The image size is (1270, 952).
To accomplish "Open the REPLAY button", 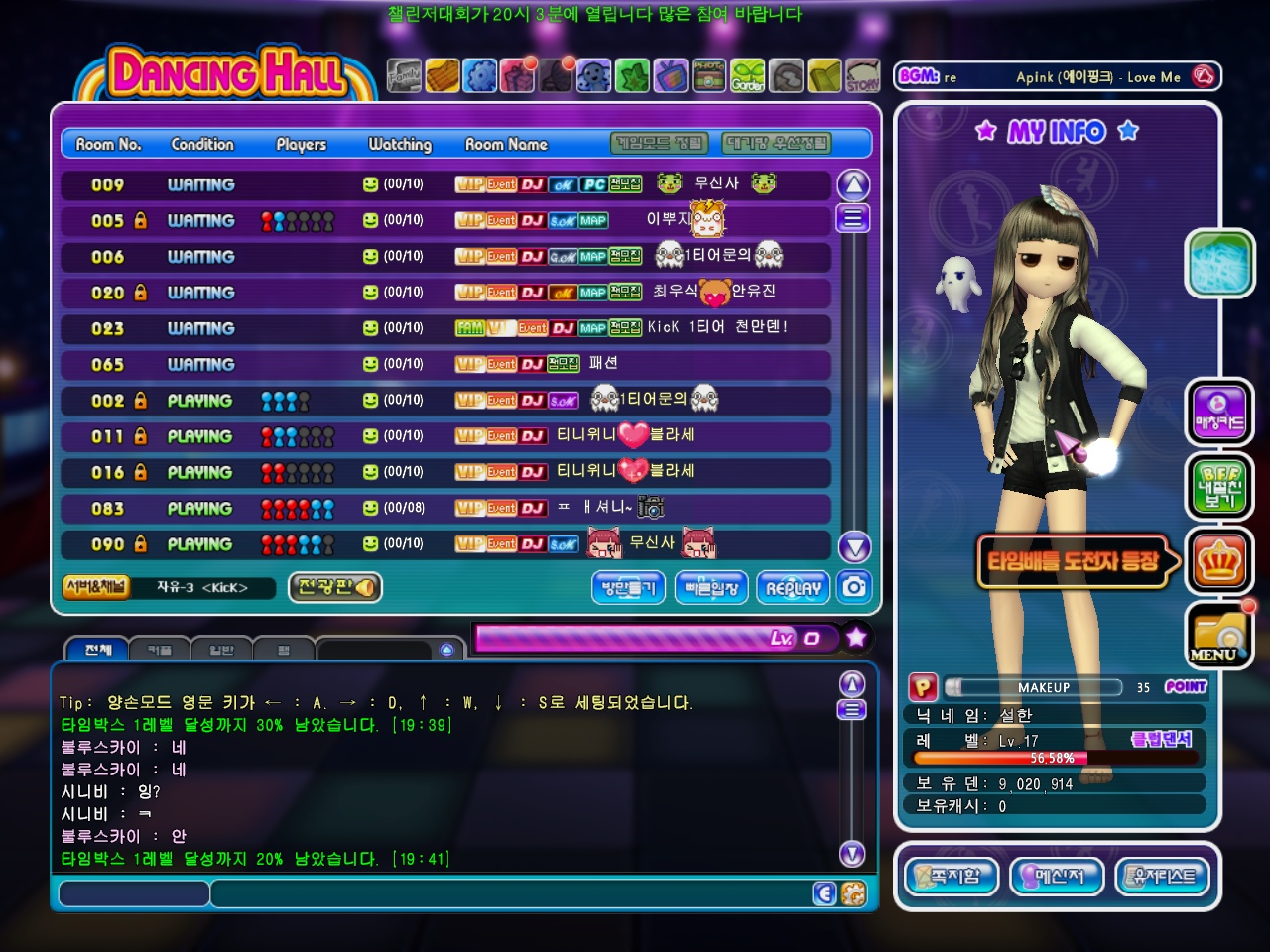I will pyautogui.click(x=793, y=587).
